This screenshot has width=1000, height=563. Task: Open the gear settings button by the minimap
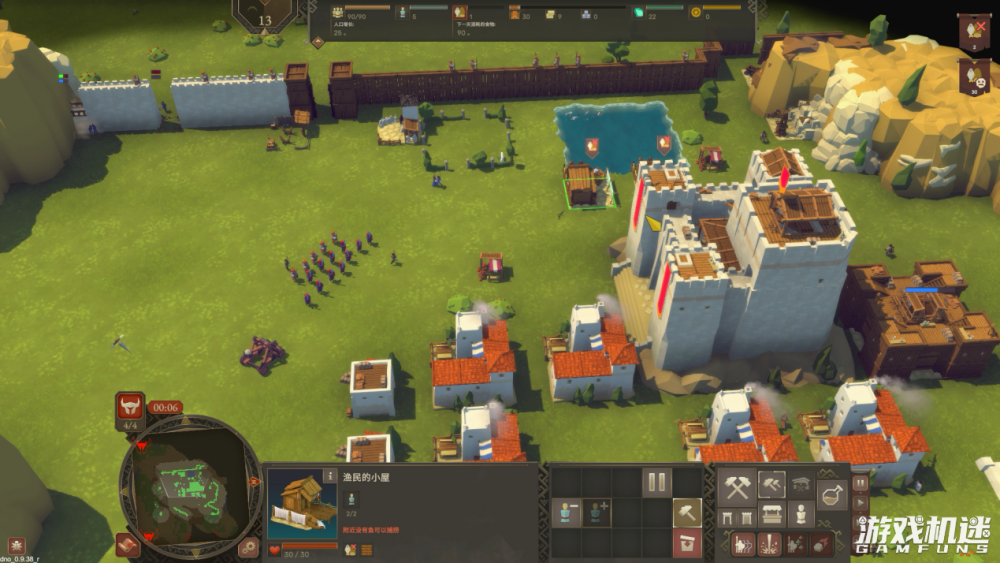[248, 546]
